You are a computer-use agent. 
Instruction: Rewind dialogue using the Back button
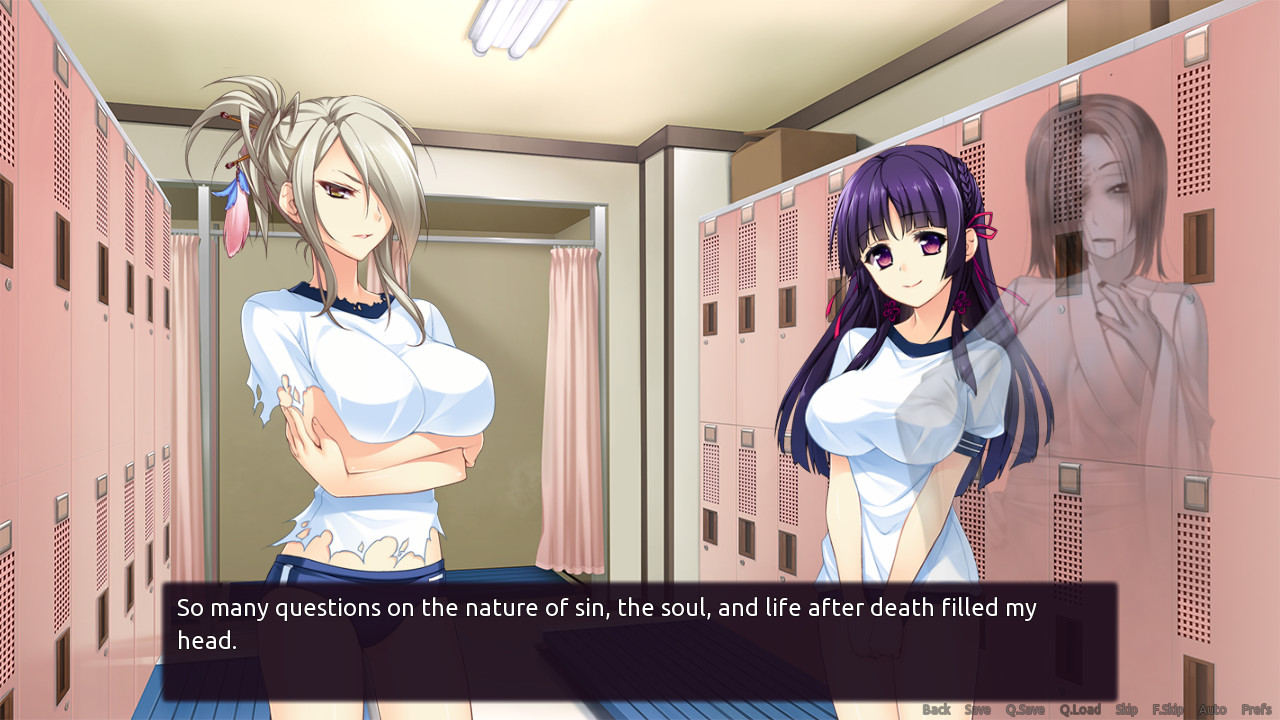[938, 708]
